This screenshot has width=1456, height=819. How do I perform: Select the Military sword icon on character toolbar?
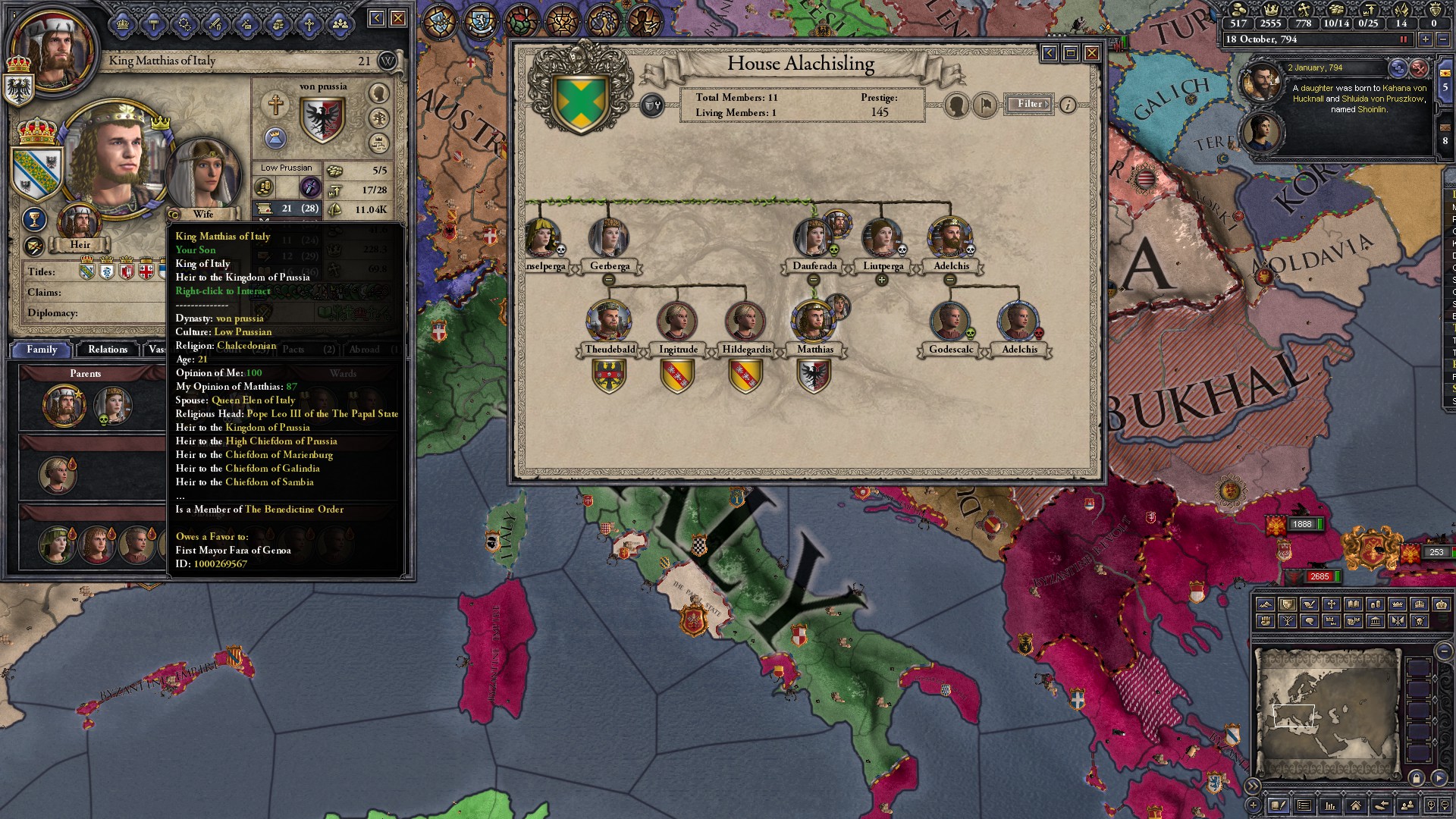click(217, 24)
